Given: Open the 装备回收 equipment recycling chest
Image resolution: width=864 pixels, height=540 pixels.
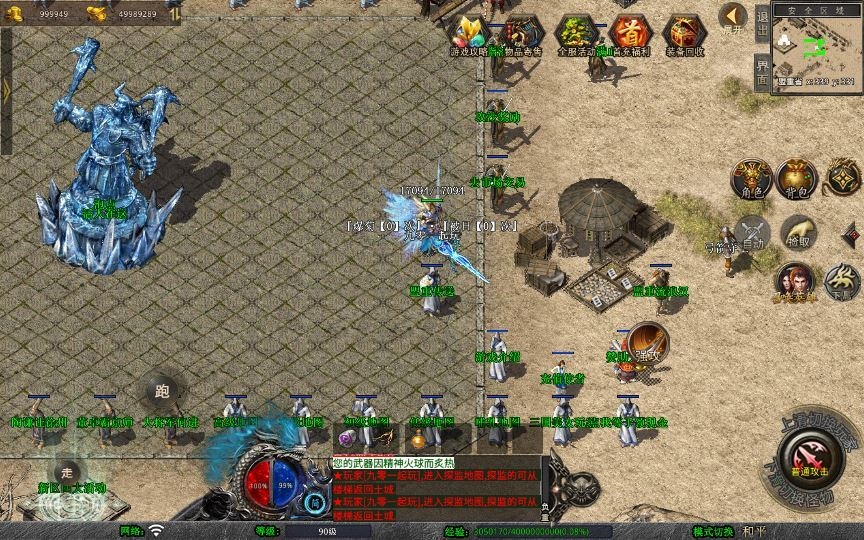Looking at the screenshot, I should pyautogui.click(x=684, y=35).
